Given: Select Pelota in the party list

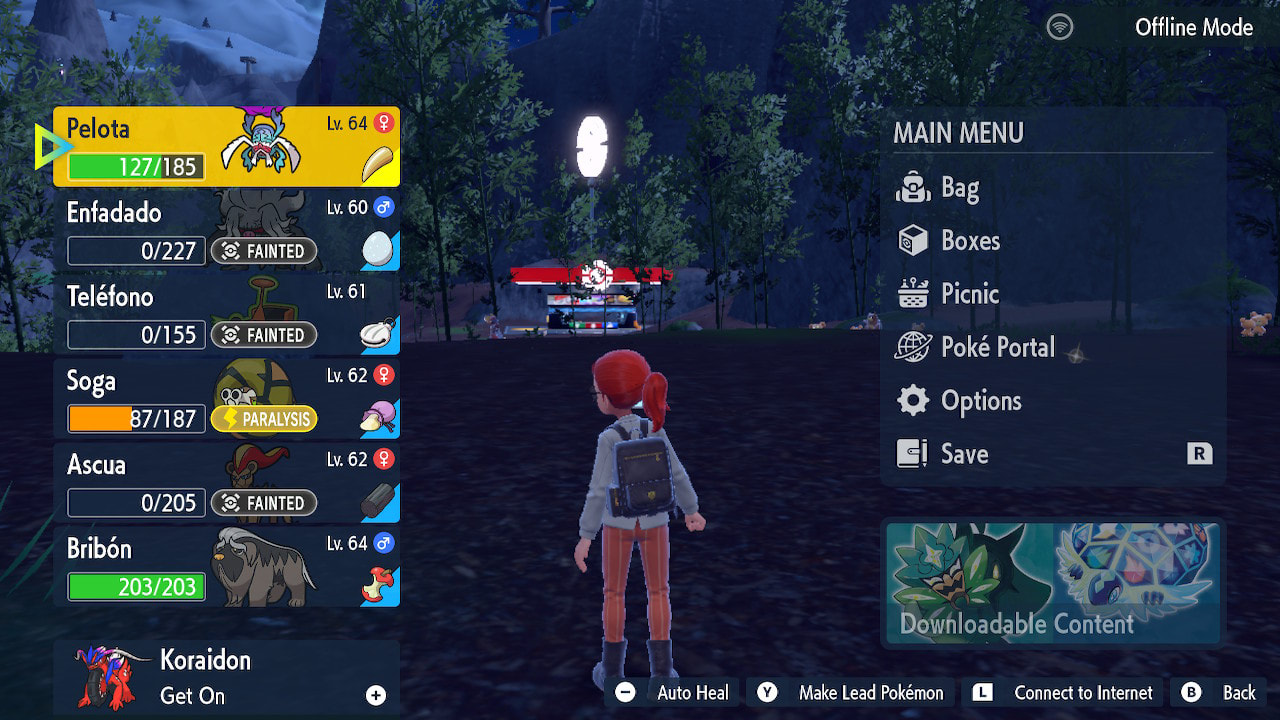Looking at the screenshot, I should coord(226,147).
